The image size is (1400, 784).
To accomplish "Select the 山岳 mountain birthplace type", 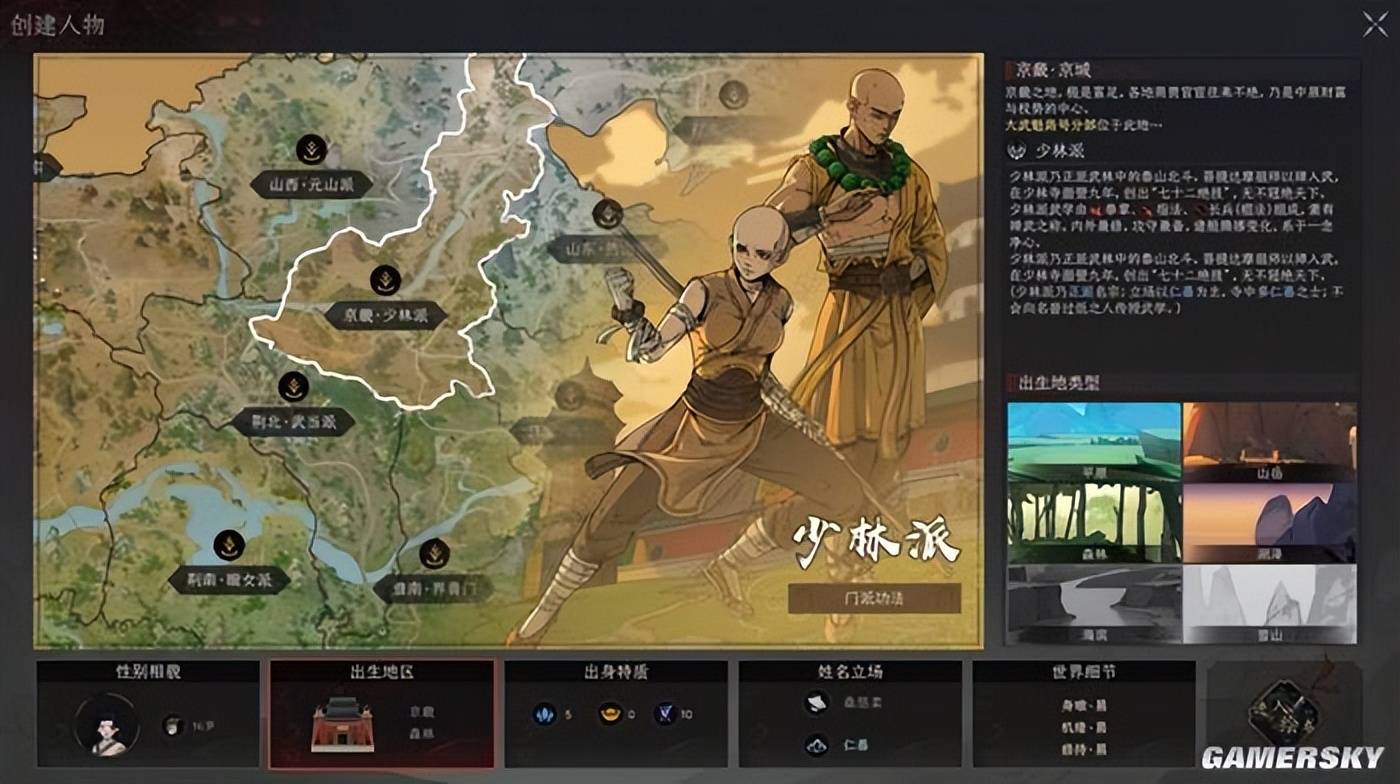I will tap(1270, 442).
